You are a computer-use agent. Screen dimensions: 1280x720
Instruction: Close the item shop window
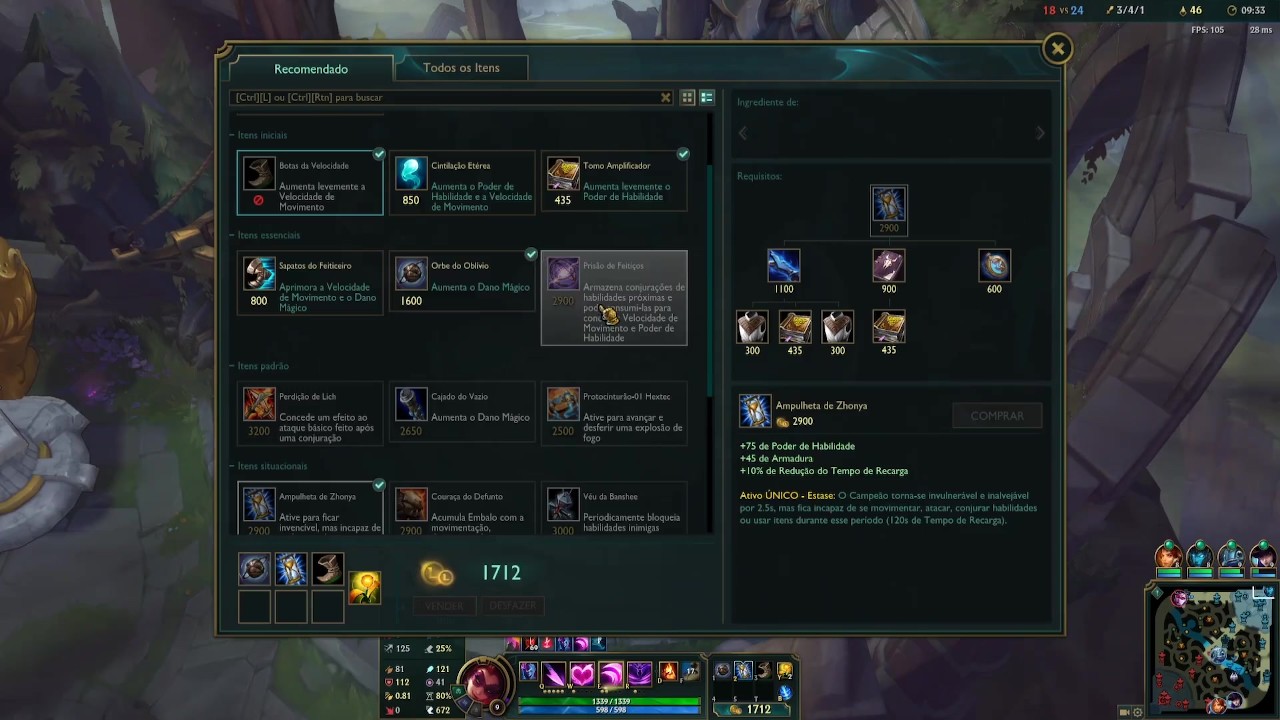click(x=1057, y=49)
